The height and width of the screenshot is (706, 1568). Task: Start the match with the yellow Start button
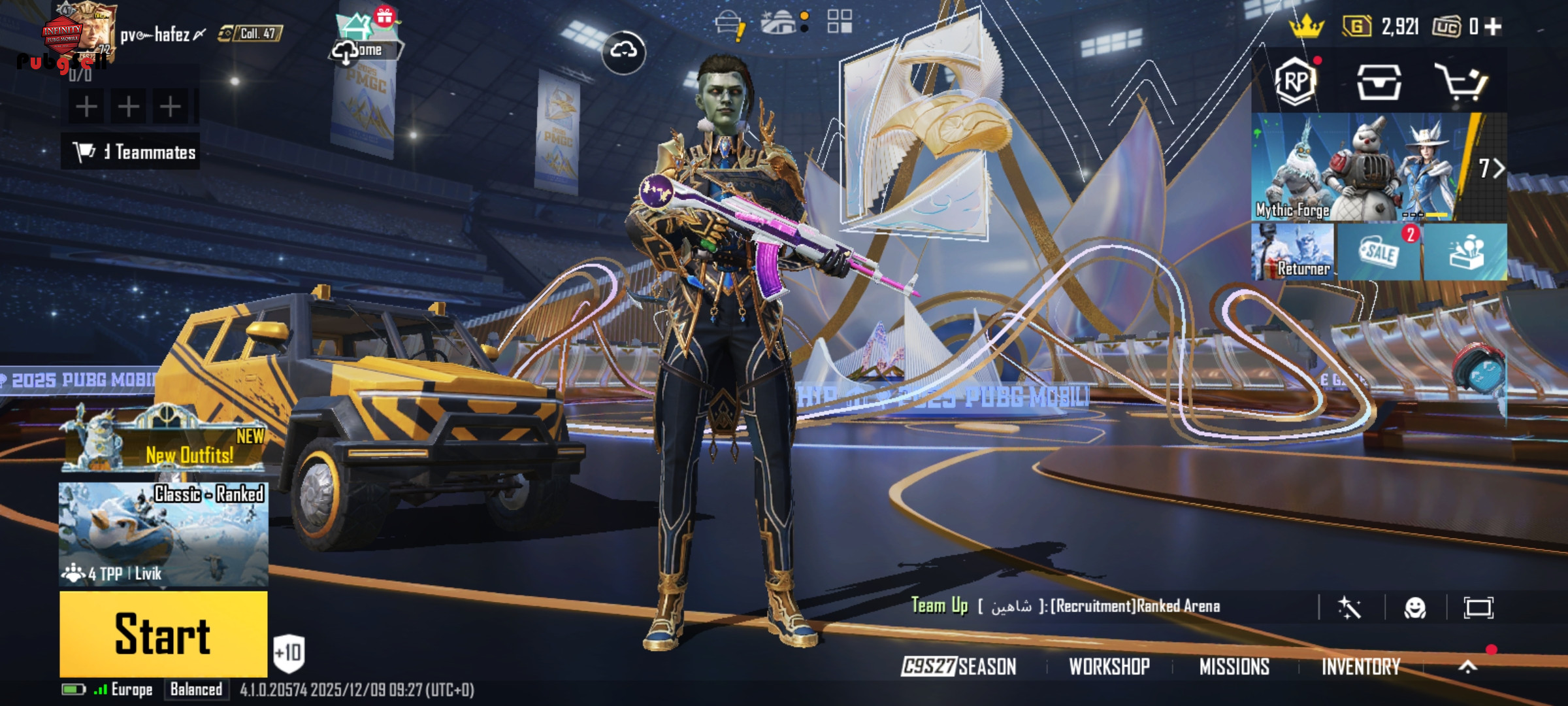pos(163,633)
